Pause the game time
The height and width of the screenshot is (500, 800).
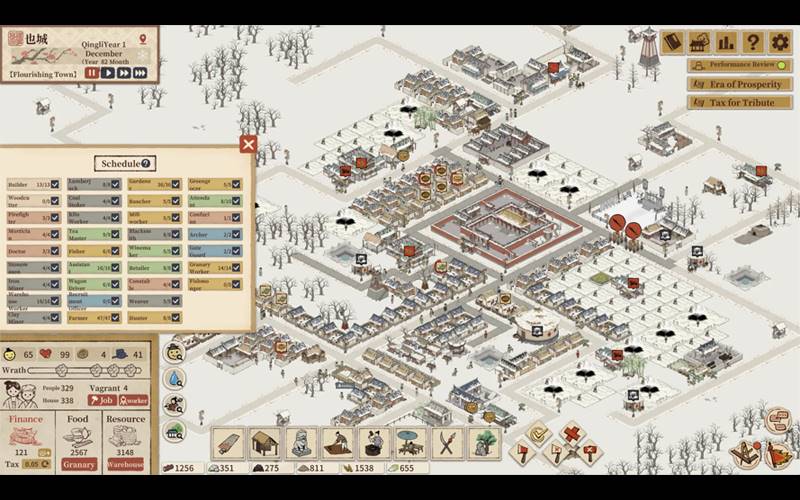click(x=92, y=72)
